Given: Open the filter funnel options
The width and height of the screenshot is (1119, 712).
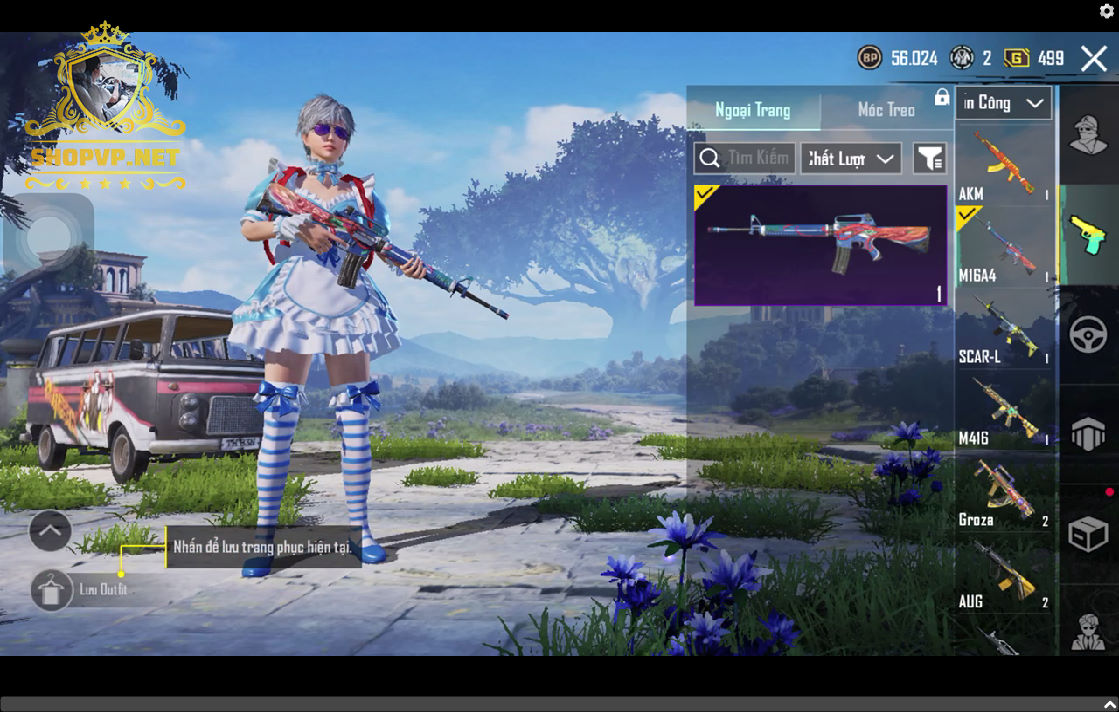Looking at the screenshot, I should (x=930, y=158).
